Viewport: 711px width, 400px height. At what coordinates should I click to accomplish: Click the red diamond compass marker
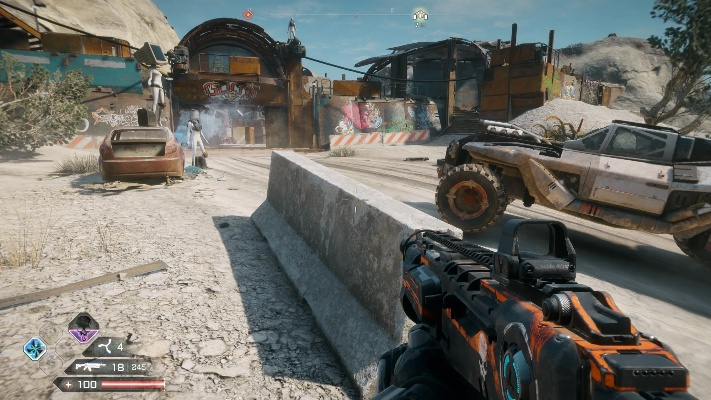(248, 14)
